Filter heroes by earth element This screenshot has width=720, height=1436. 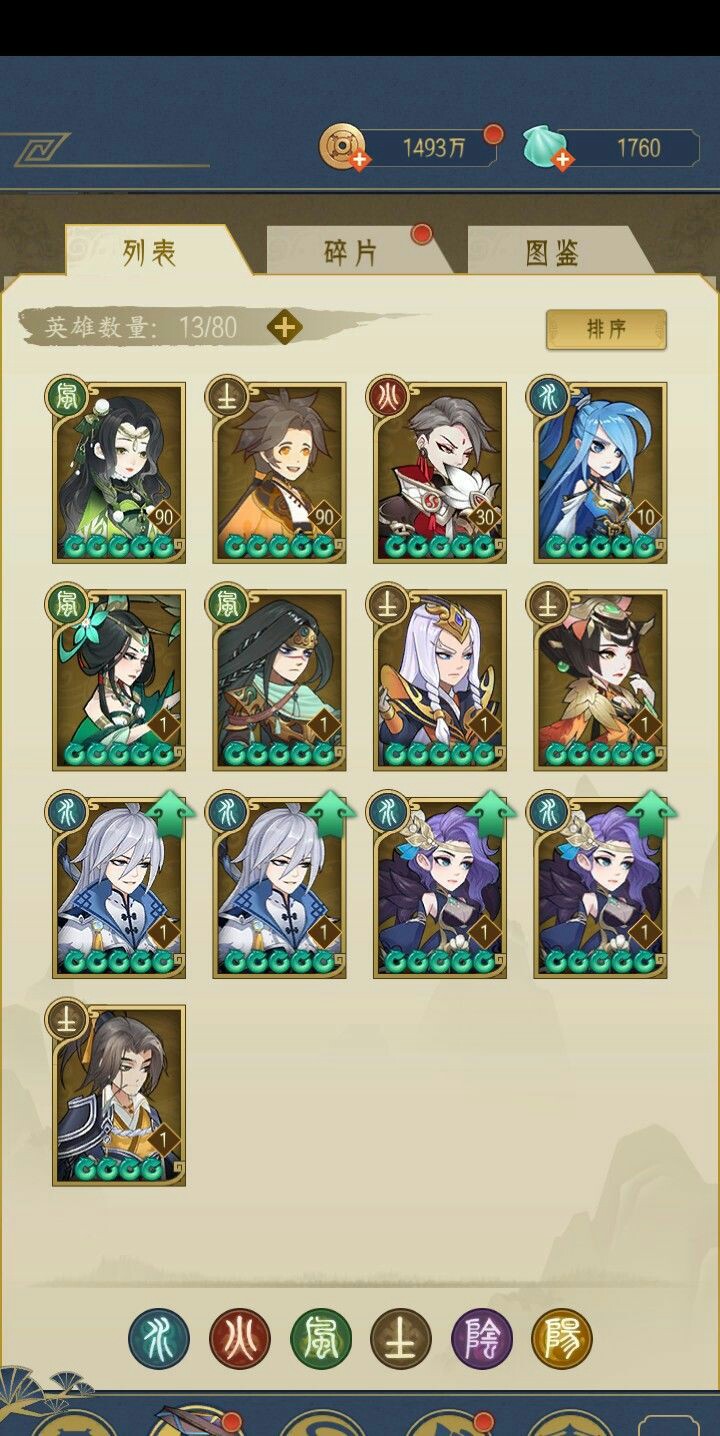tap(401, 1338)
